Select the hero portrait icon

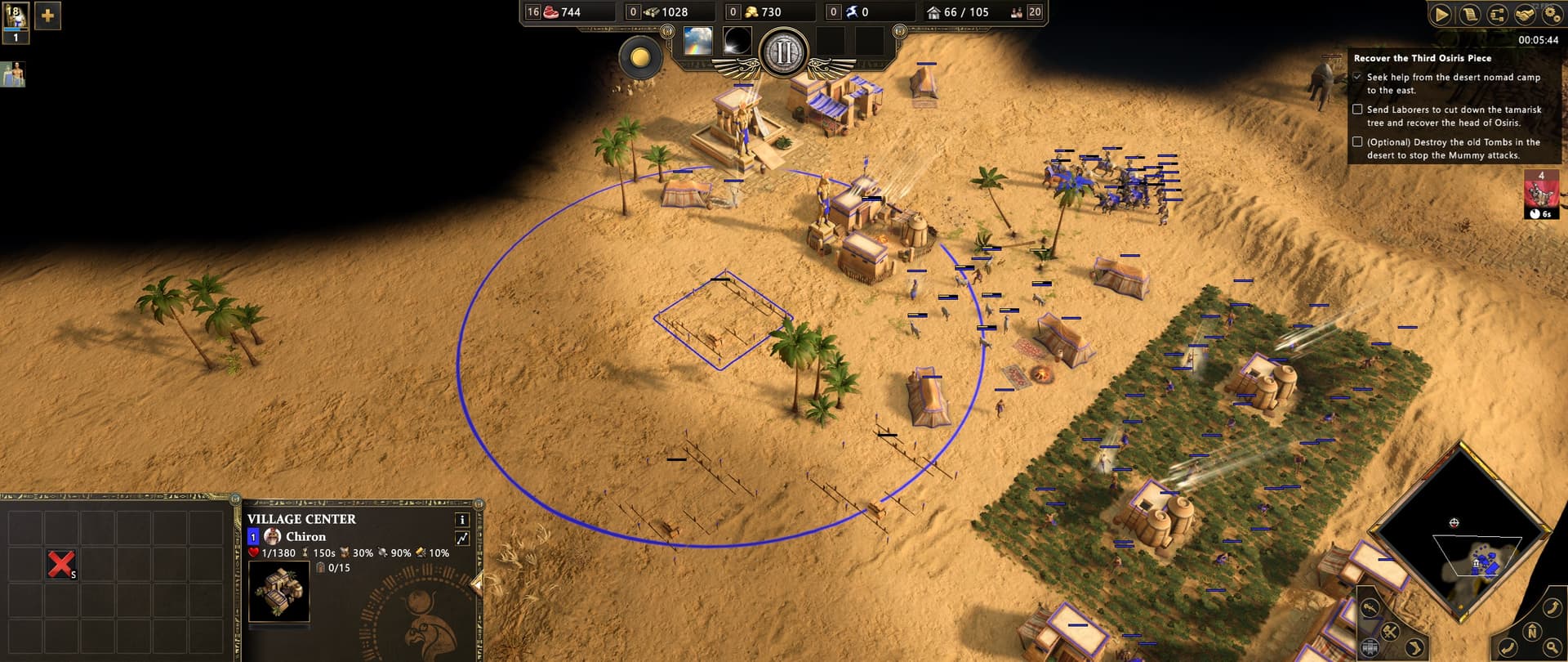pos(14,74)
